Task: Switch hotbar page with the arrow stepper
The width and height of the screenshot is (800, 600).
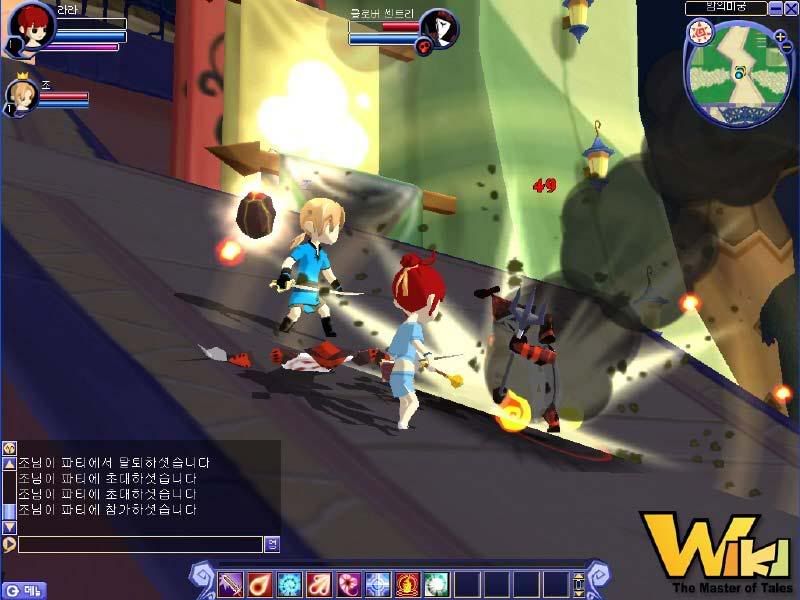Action: [x=579, y=583]
